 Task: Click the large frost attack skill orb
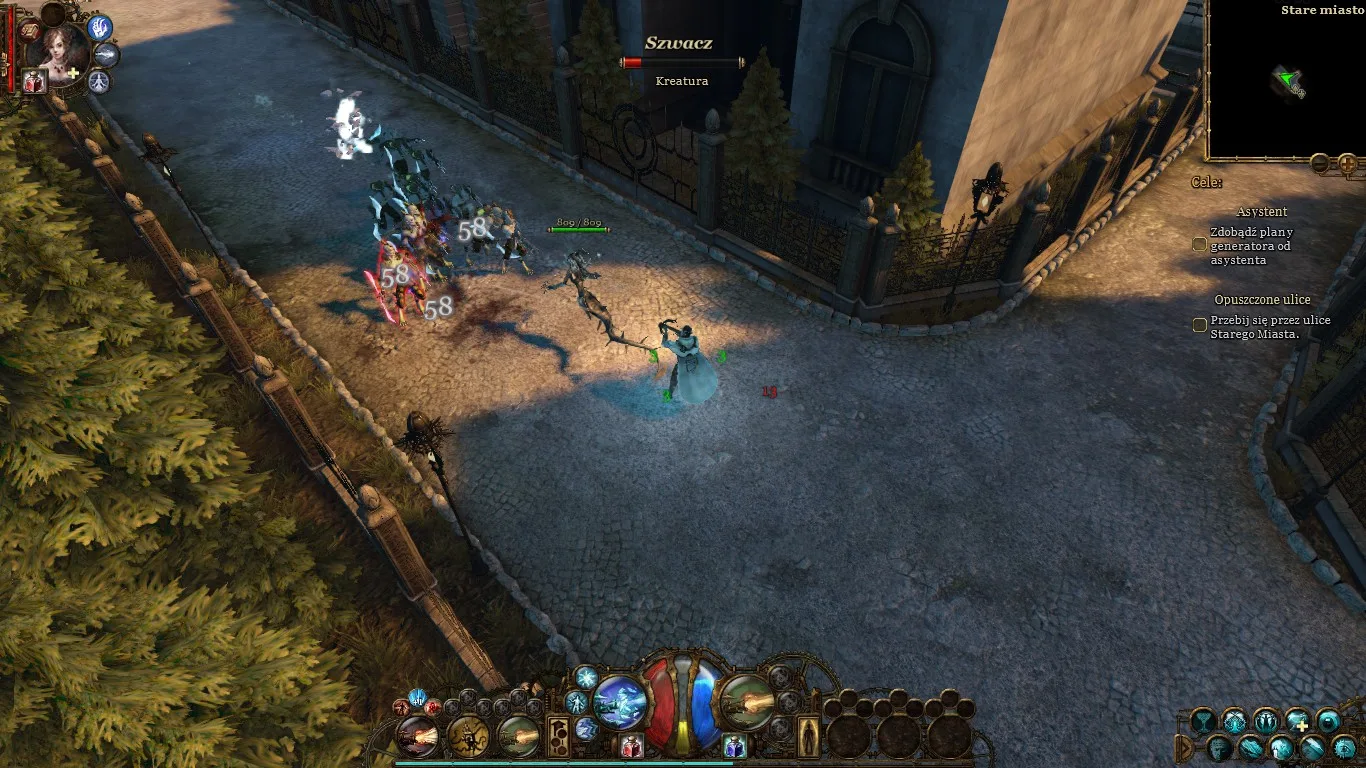(x=620, y=702)
